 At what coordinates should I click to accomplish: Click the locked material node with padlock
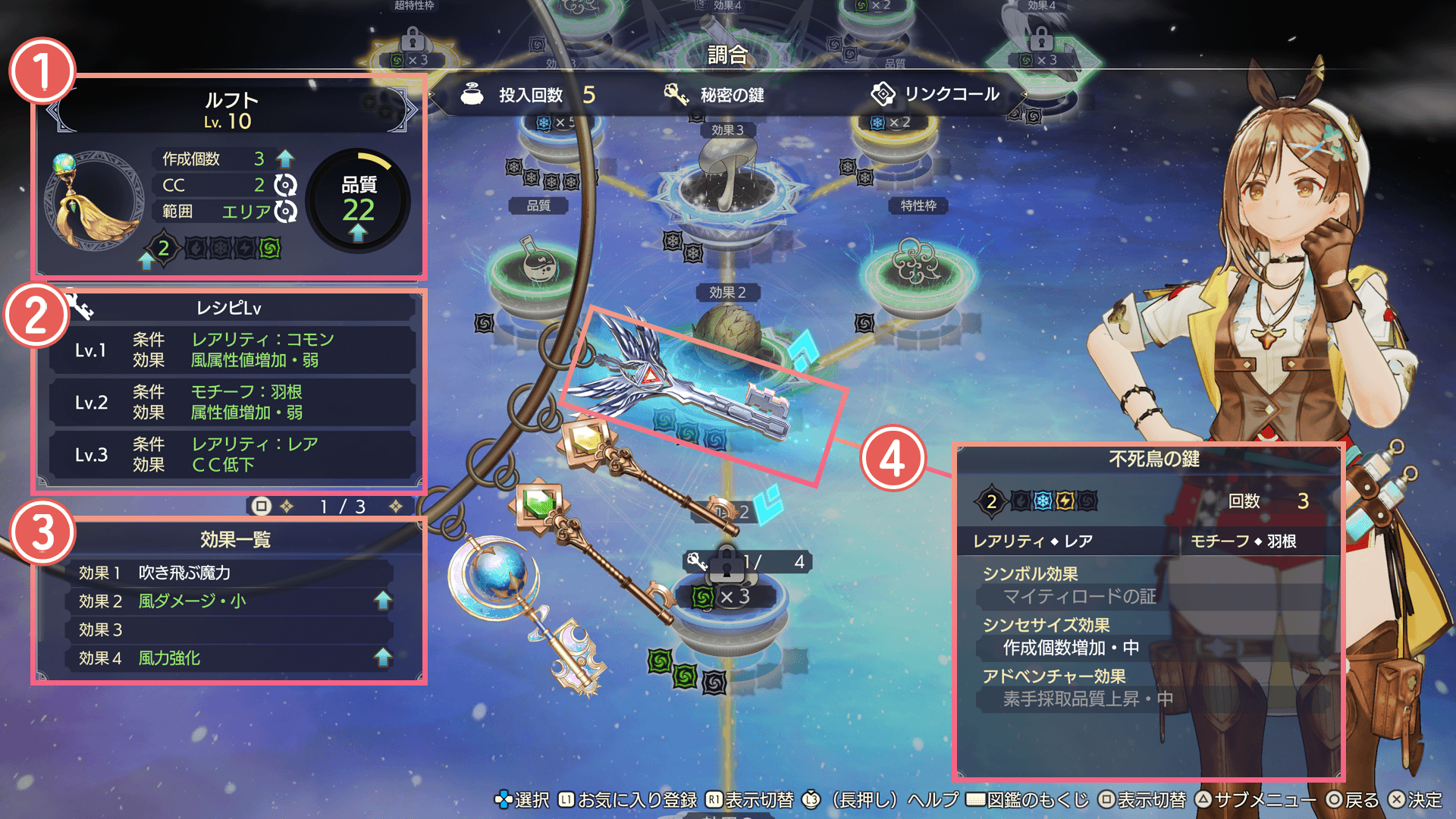point(726,599)
